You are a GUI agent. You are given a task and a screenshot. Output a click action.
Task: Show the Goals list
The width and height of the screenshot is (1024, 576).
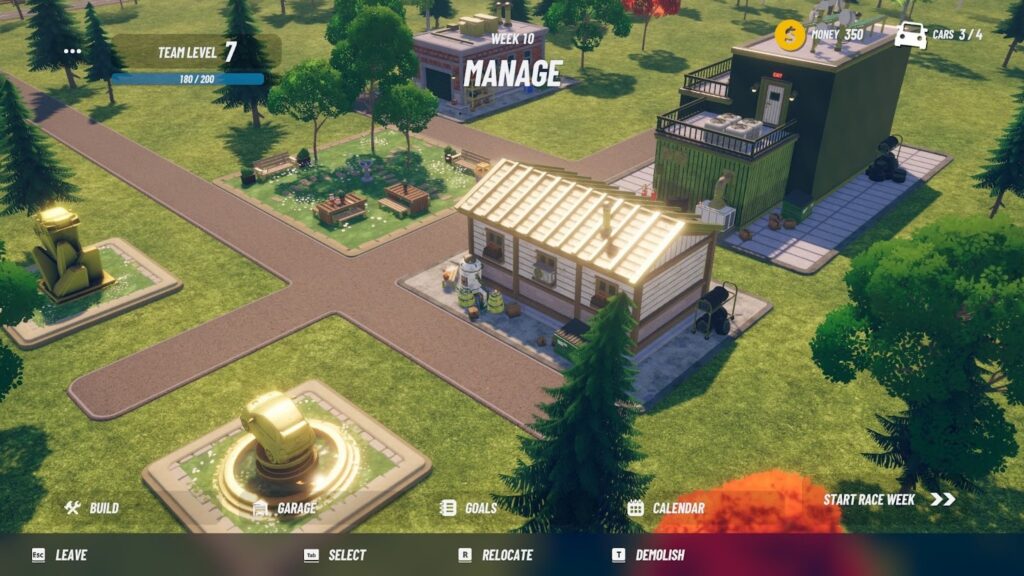(x=469, y=508)
